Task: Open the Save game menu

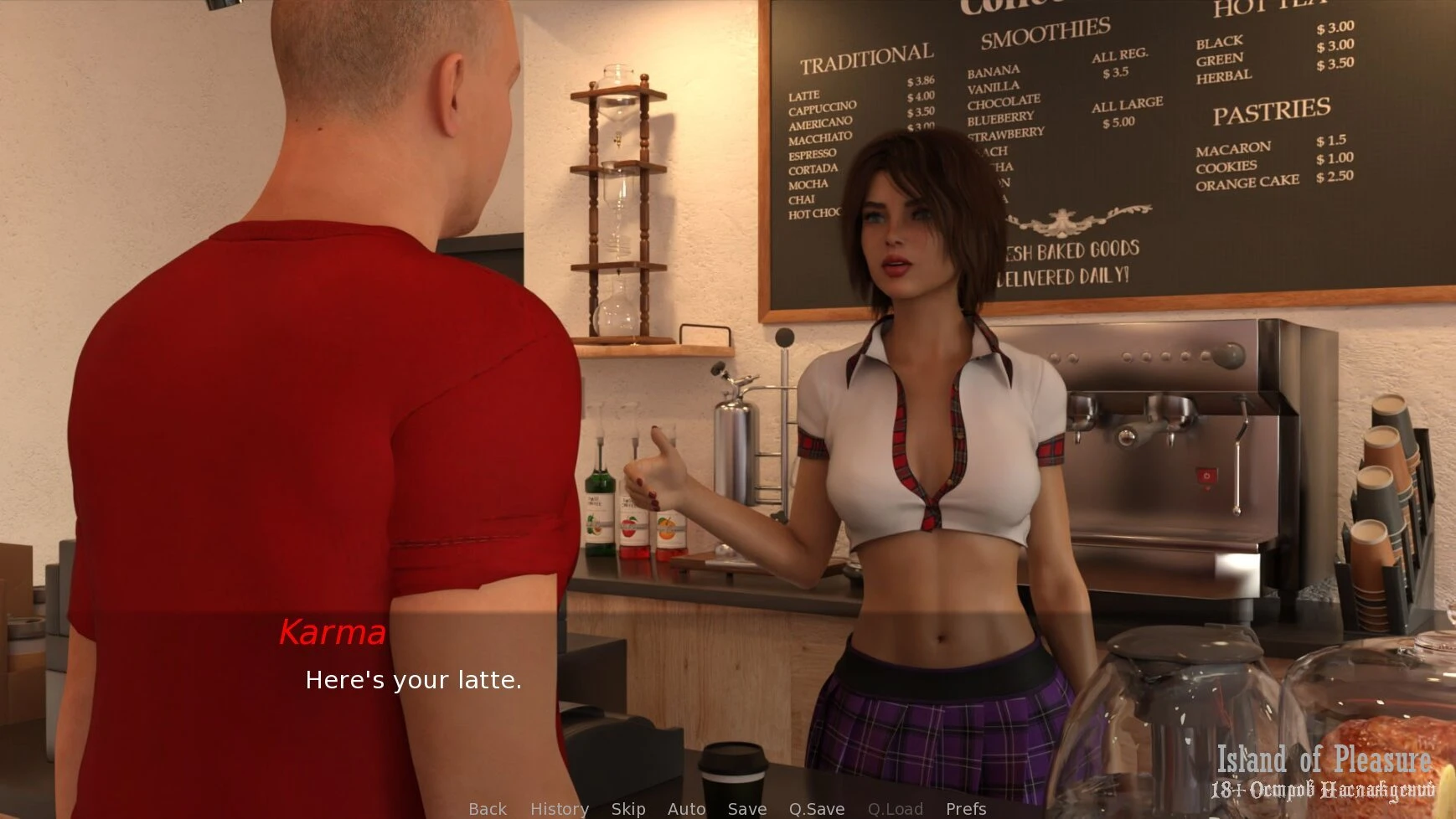Action: pyautogui.click(x=746, y=808)
